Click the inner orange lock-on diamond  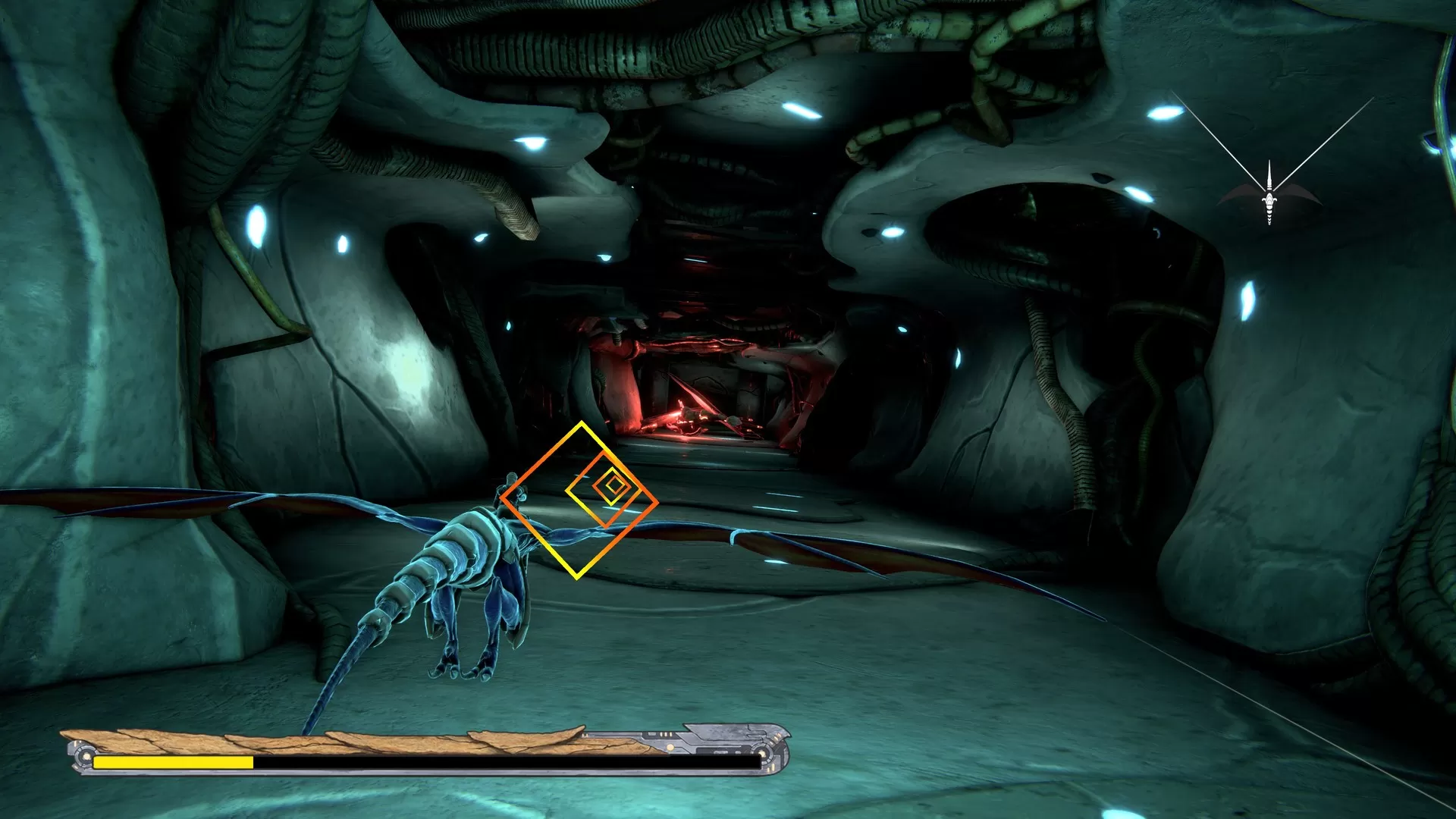click(x=605, y=492)
